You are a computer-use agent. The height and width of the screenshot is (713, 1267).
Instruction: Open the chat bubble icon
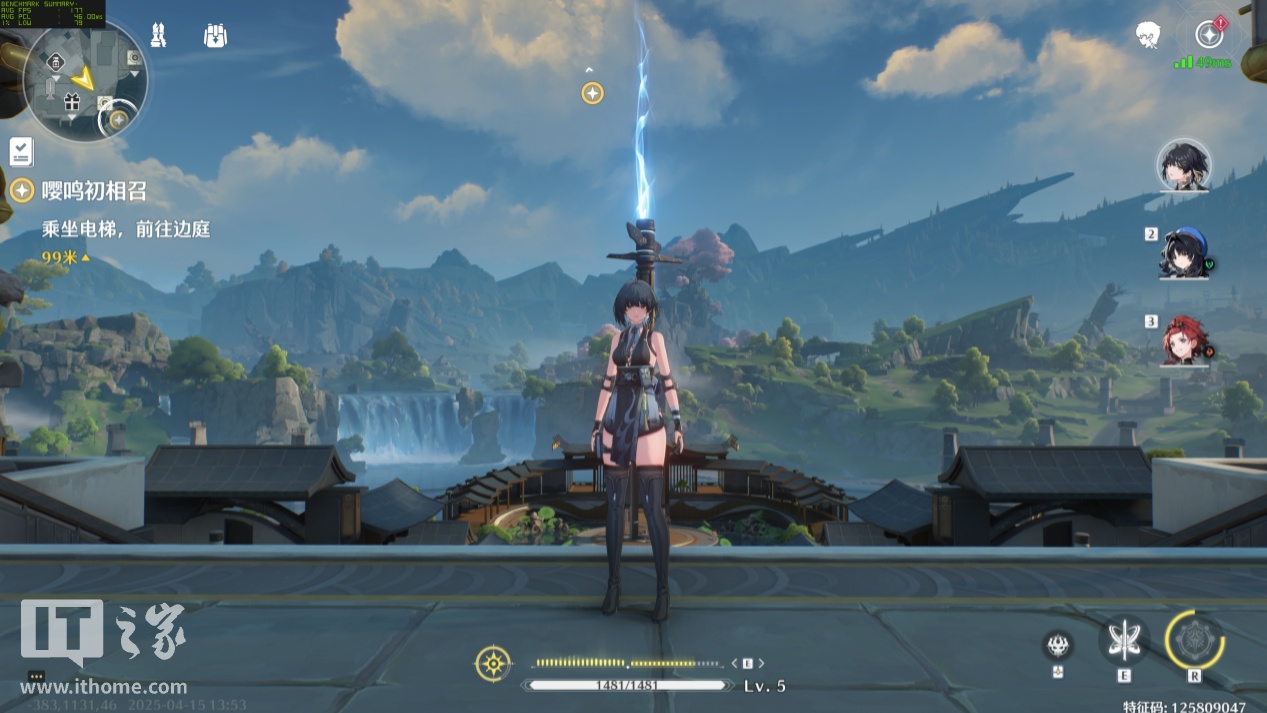click(x=36, y=676)
